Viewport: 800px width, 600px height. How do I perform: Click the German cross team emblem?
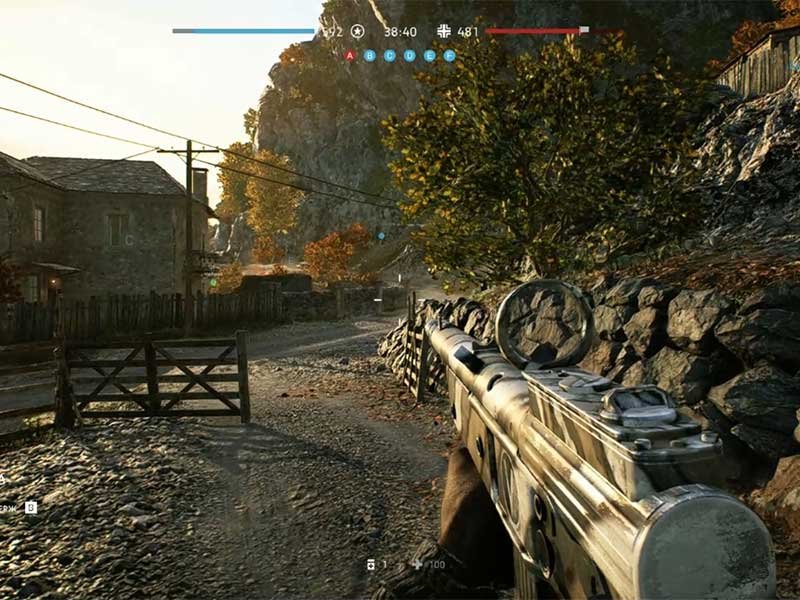(444, 31)
